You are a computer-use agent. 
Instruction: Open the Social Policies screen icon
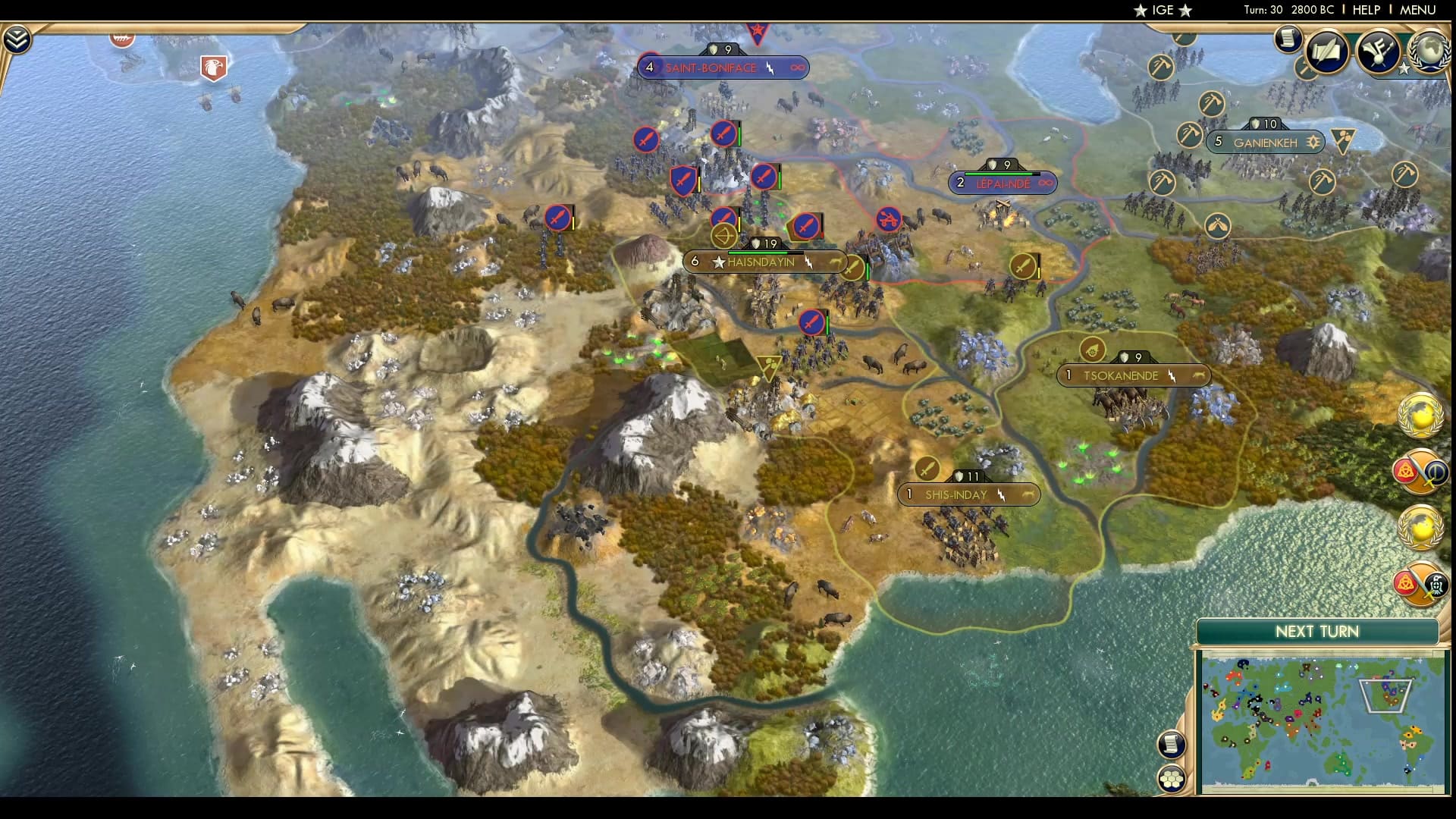[x=1328, y=52]
